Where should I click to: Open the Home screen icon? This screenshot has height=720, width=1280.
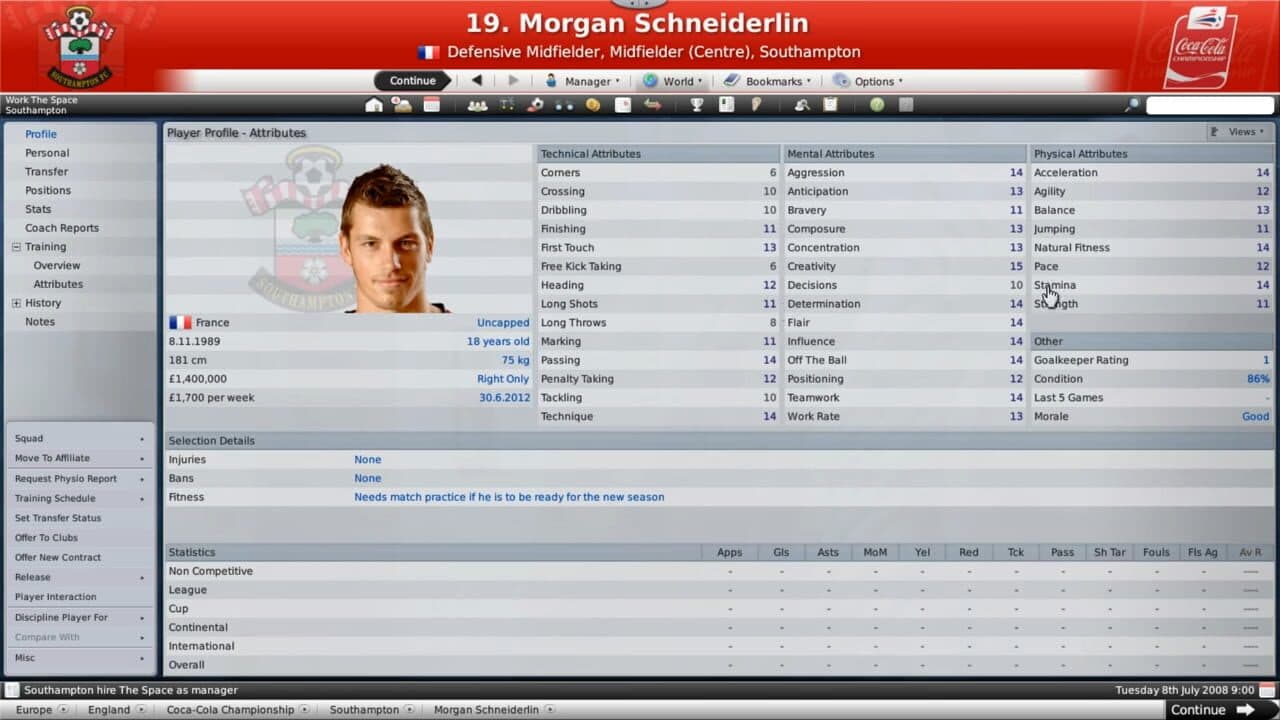coord(376,104)
